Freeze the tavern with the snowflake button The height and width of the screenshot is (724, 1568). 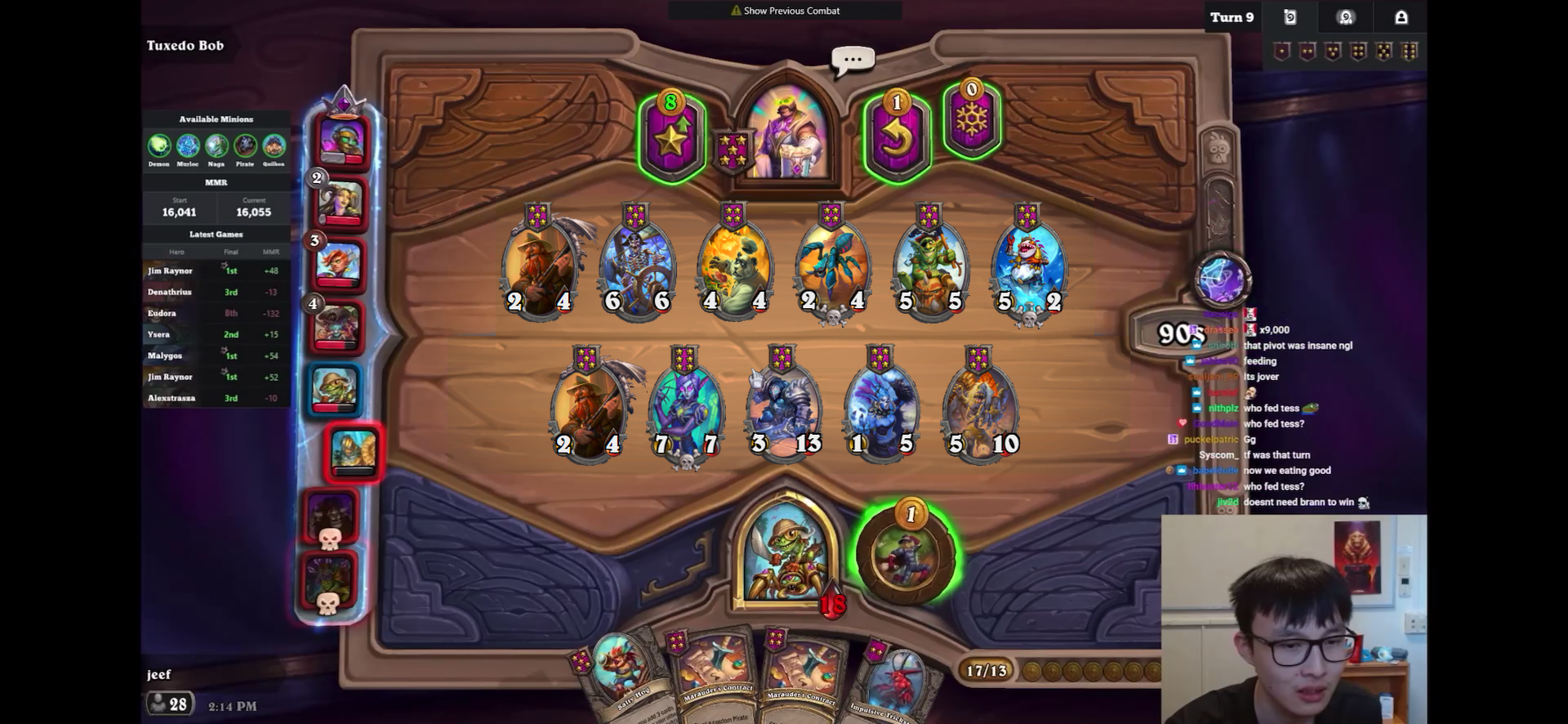tap(971, 120)
